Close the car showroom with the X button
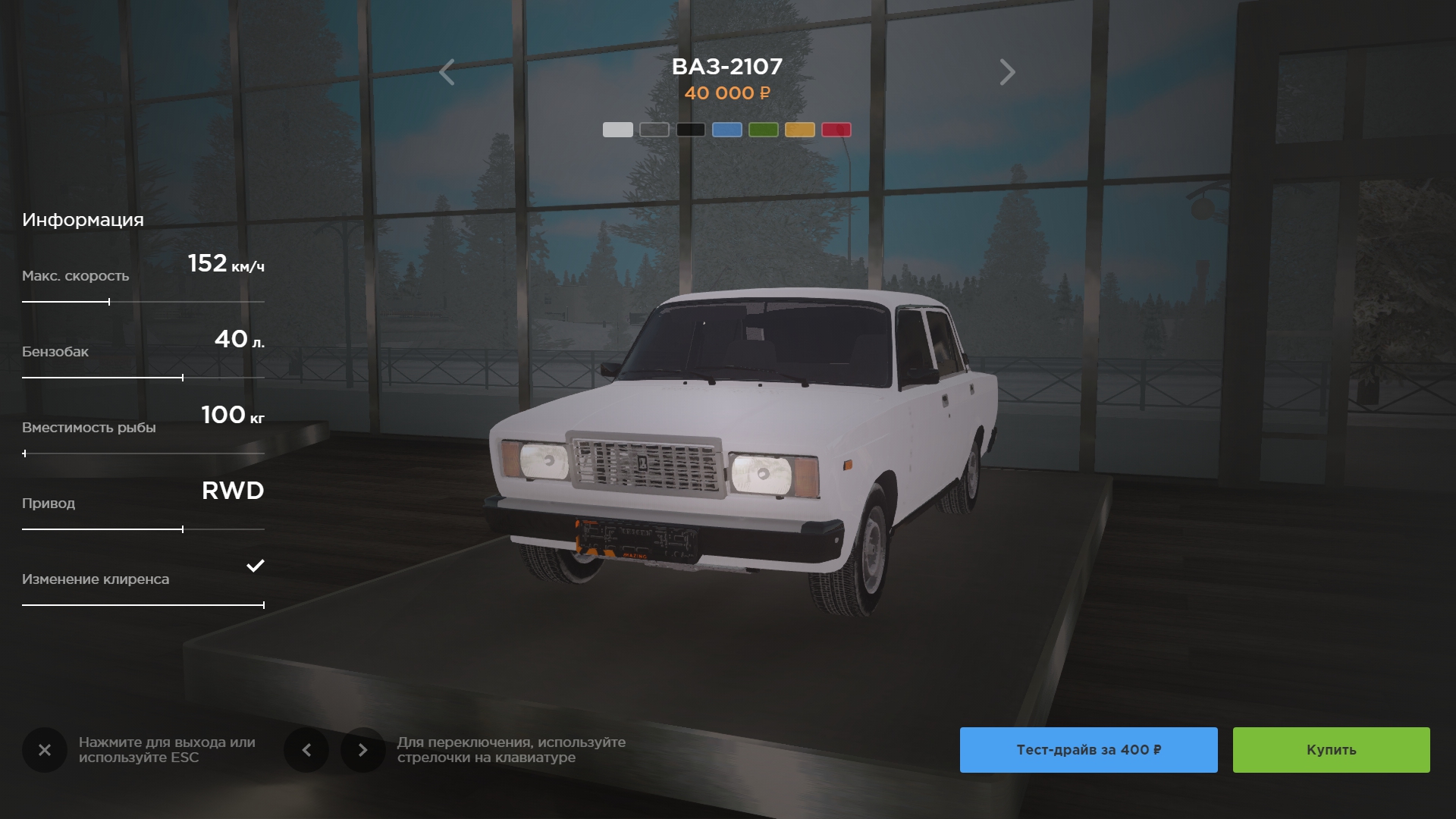Image resolution: width=1456 pixels, height=819 pixels. coord(45,750)
